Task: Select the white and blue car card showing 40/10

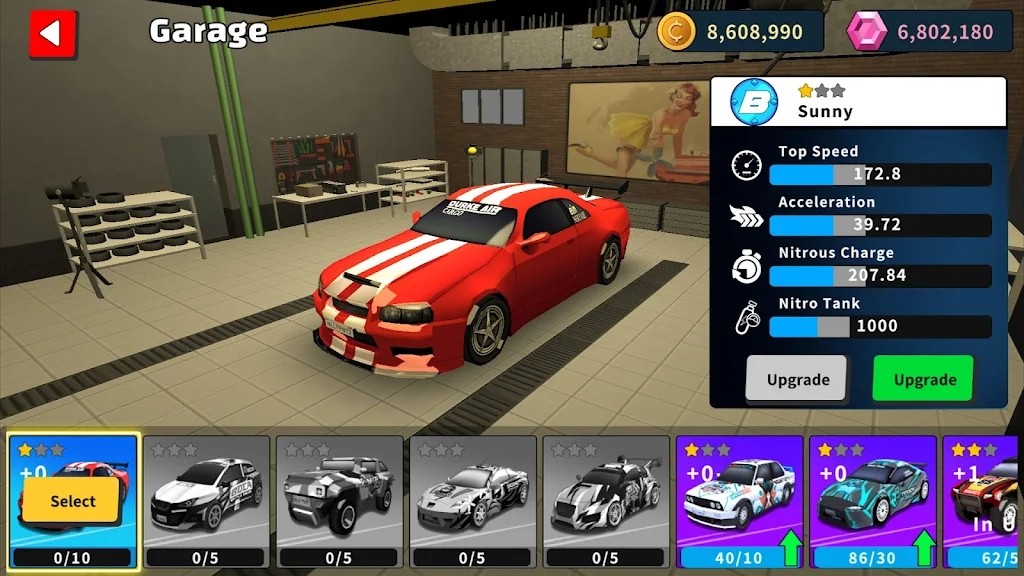Action: [740, 500]
